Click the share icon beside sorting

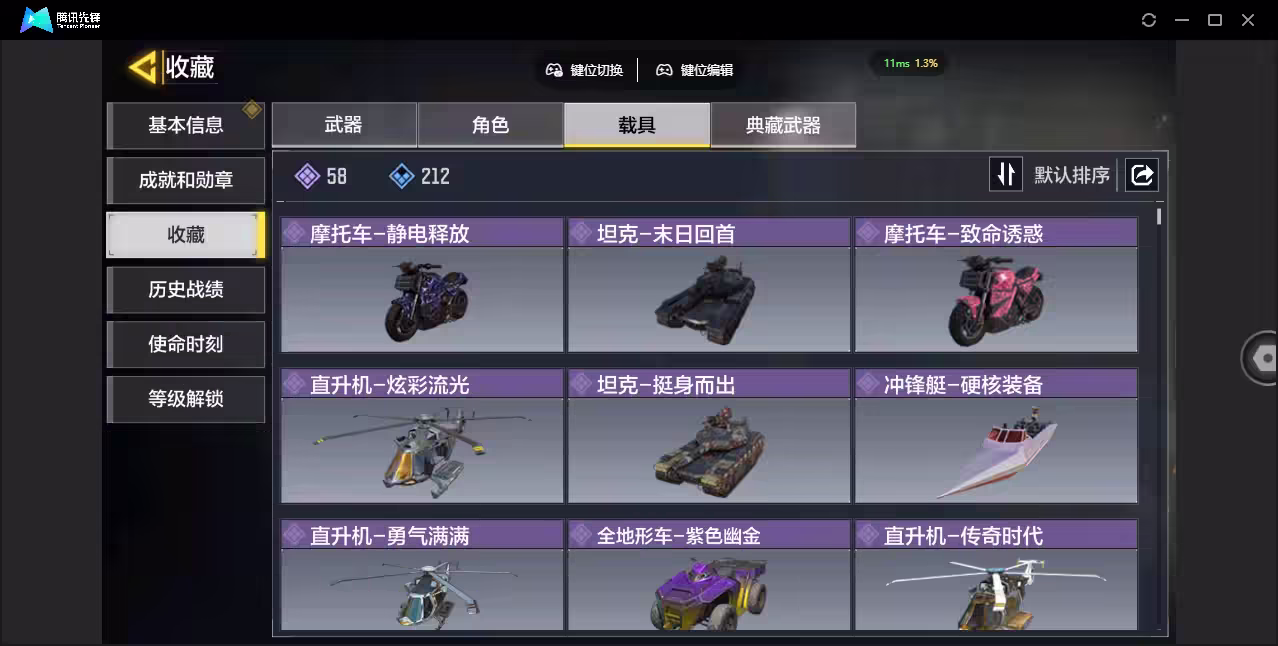tap(1141, 175)
